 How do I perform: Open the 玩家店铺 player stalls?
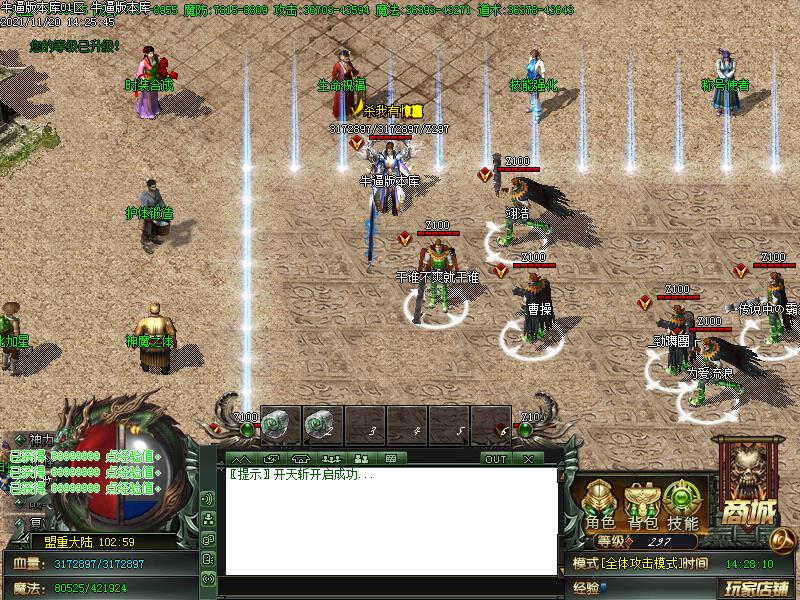coord(752,587)
